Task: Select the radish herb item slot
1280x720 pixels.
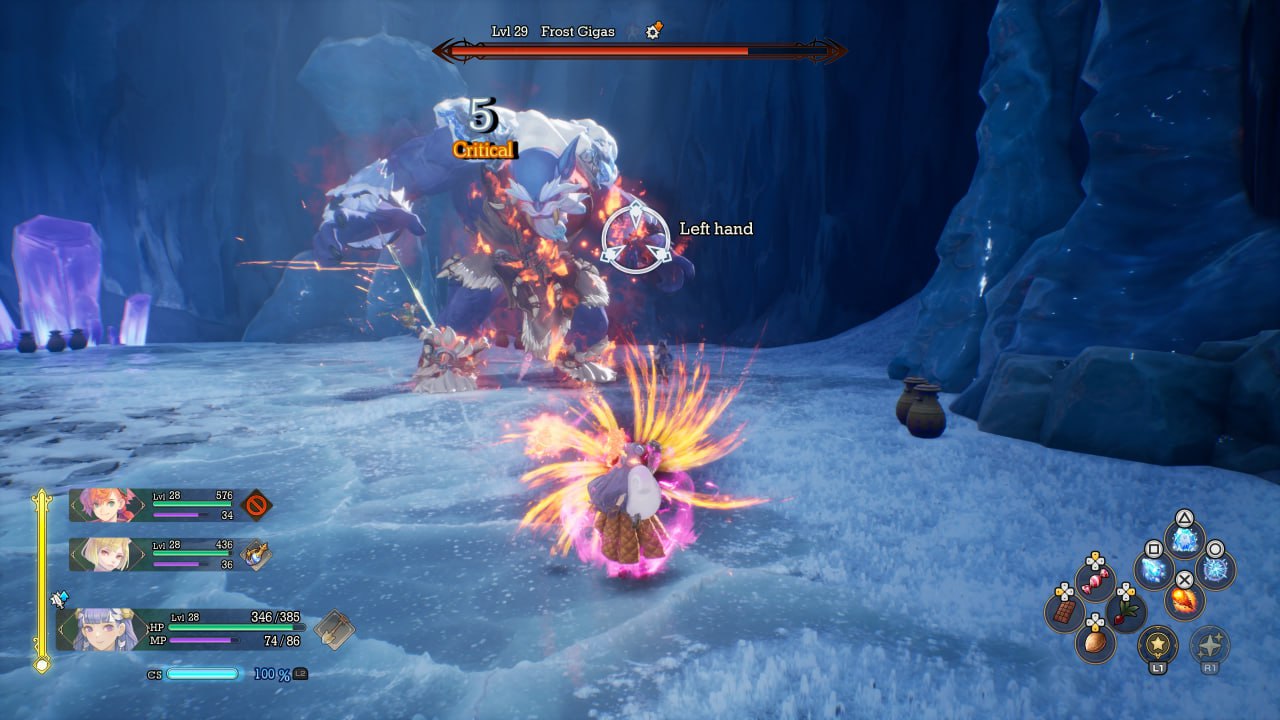Action: [1126, 610]
